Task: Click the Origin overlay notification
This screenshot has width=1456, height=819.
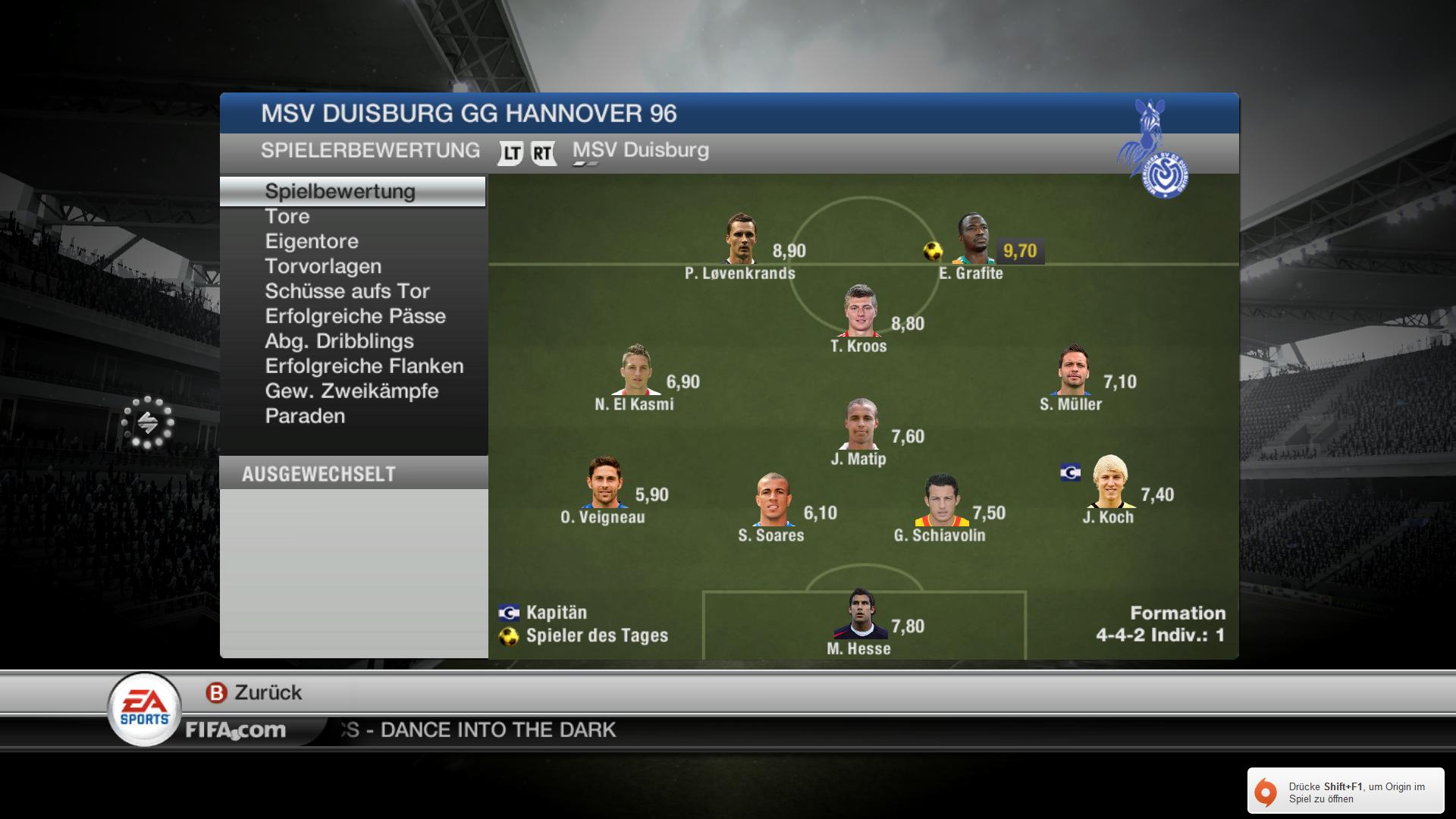Action: [1345, 791]
